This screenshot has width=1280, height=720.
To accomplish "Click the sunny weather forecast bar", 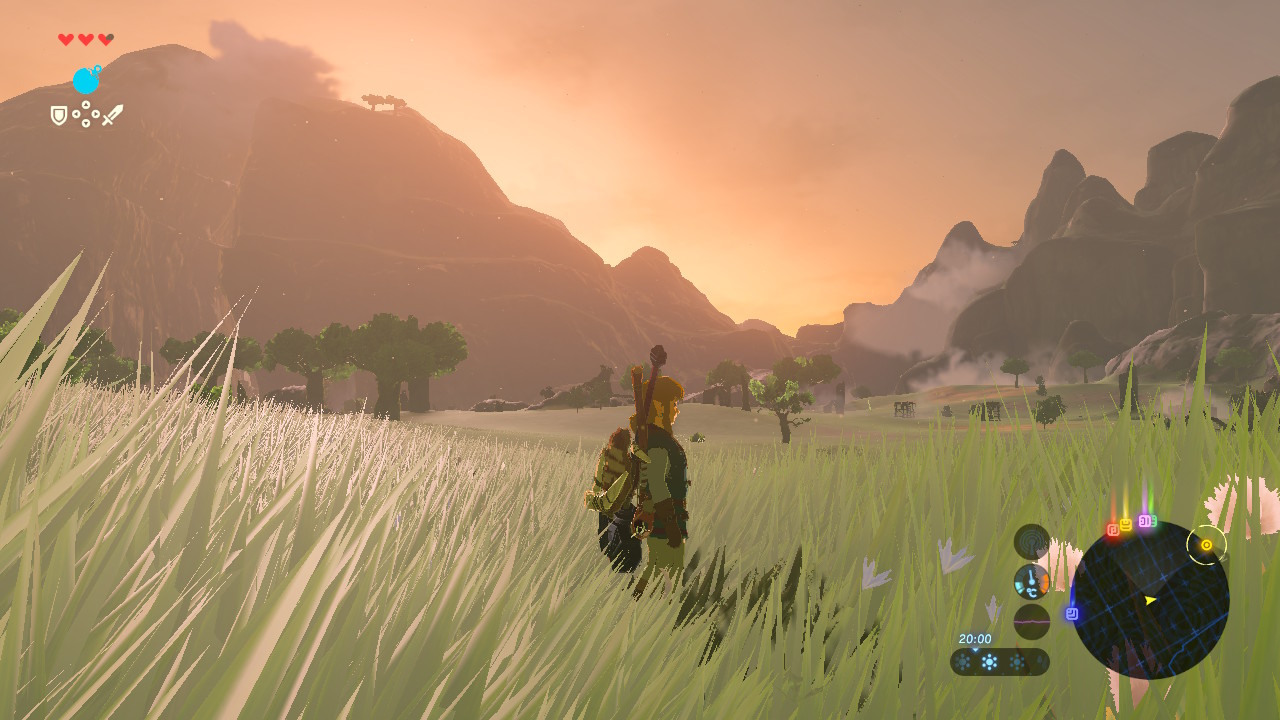I will pyautogui.click(x=999, y=662).
